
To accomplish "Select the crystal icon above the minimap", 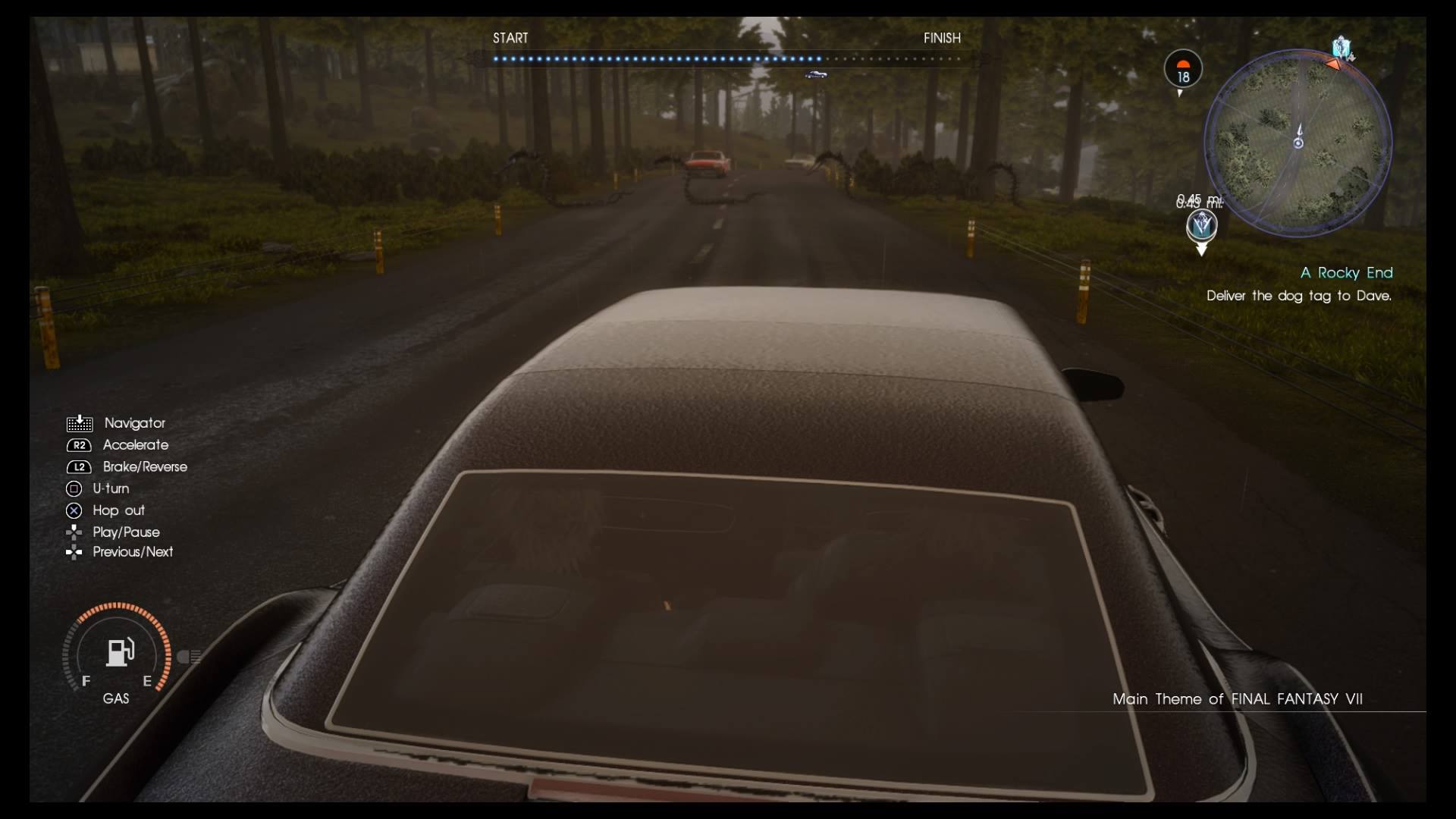I will pos(1342,48).
